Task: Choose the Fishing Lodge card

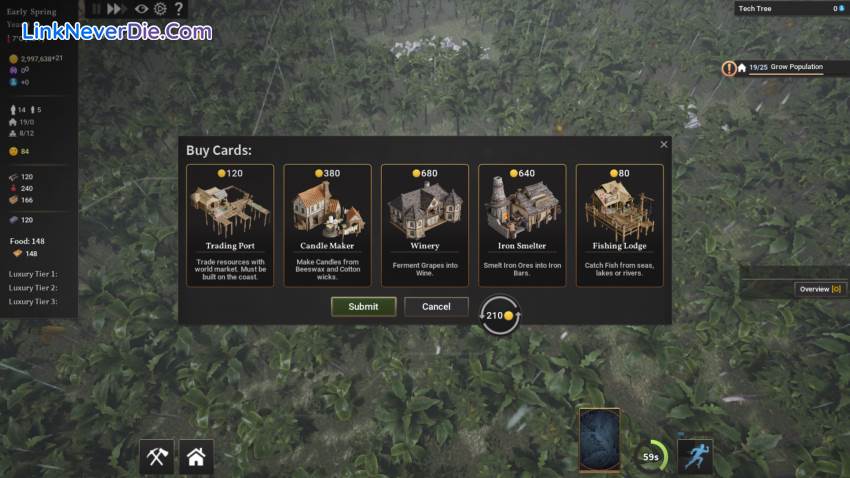Action: pos(619,225)
